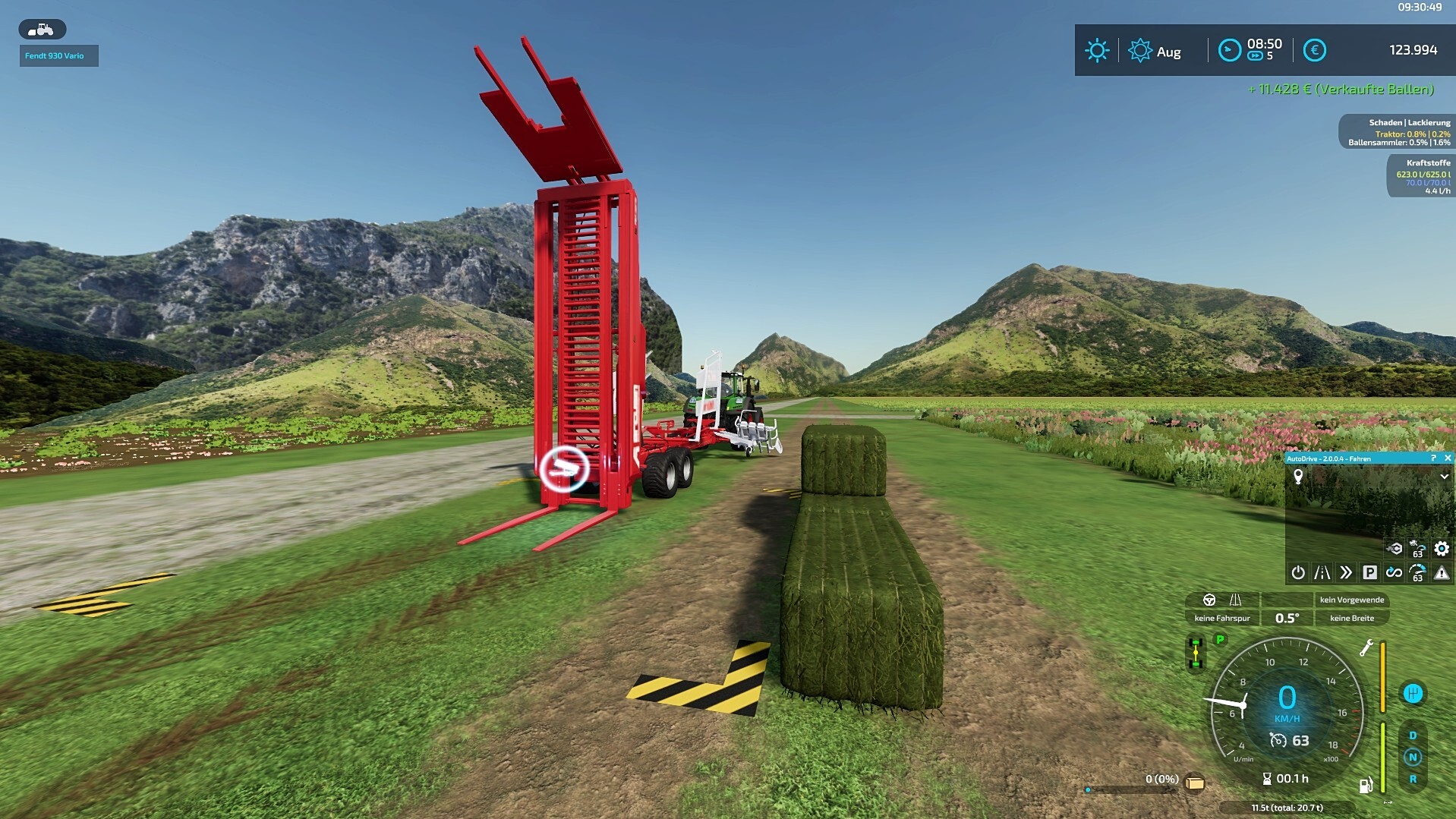Toggle AutoDrive power button
1456x819 pixels.
pyautogui.click(x=1298, y=572)
